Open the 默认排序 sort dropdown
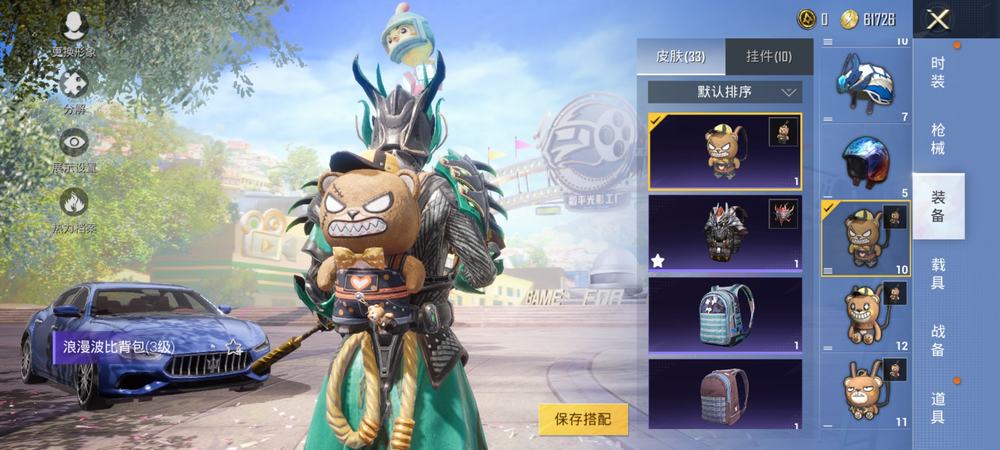1000x450 pixels. point(724,92)
